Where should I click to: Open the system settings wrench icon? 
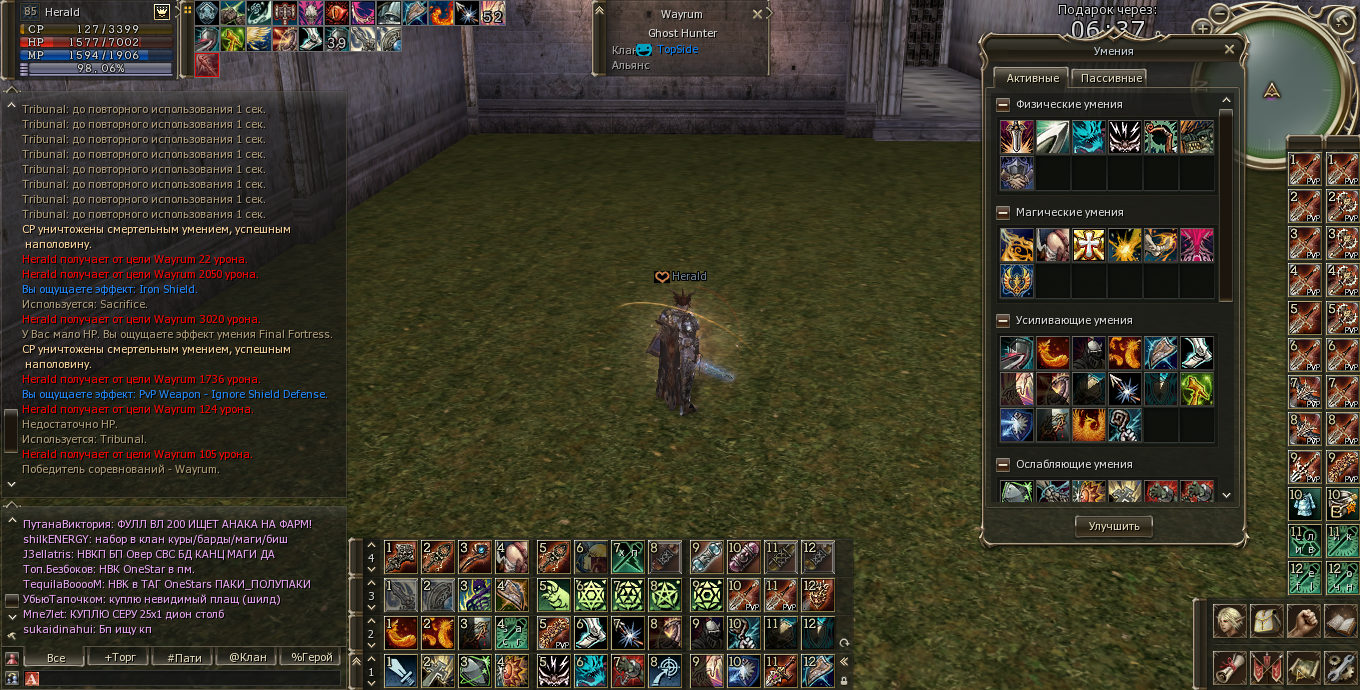1340,666
